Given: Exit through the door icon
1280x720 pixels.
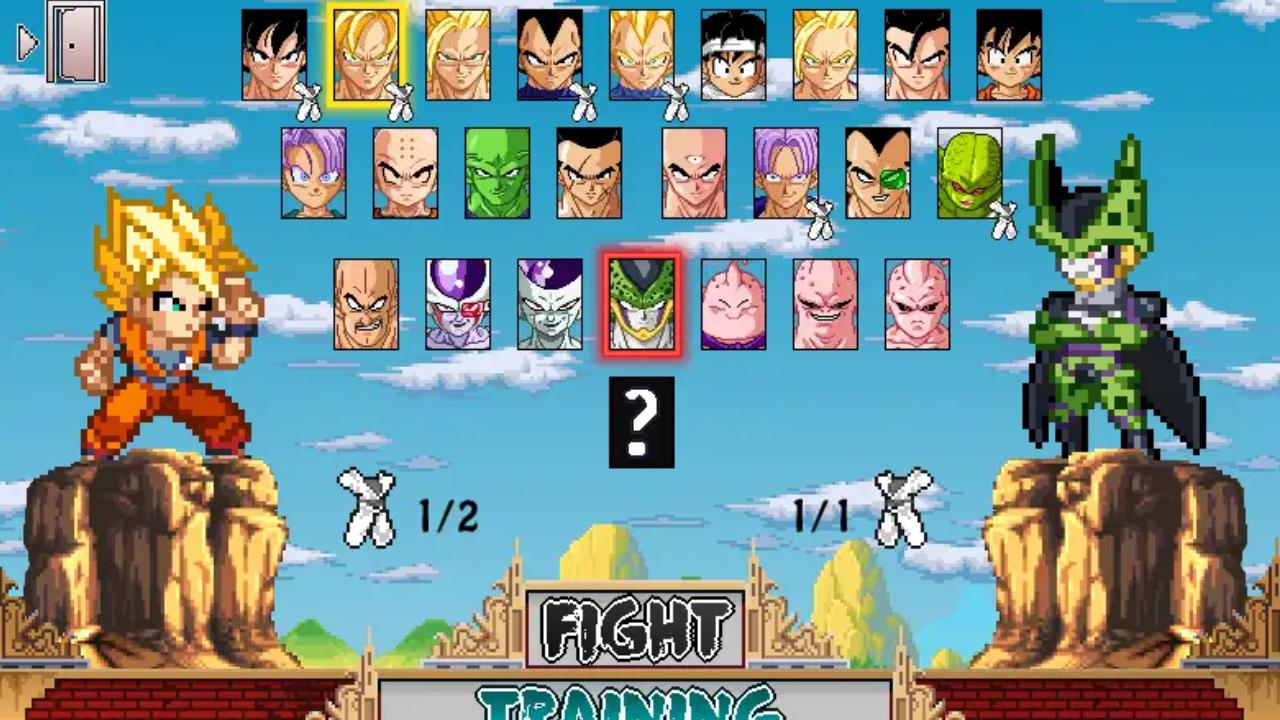Looking at the screenshot, I should coord(75,42).
